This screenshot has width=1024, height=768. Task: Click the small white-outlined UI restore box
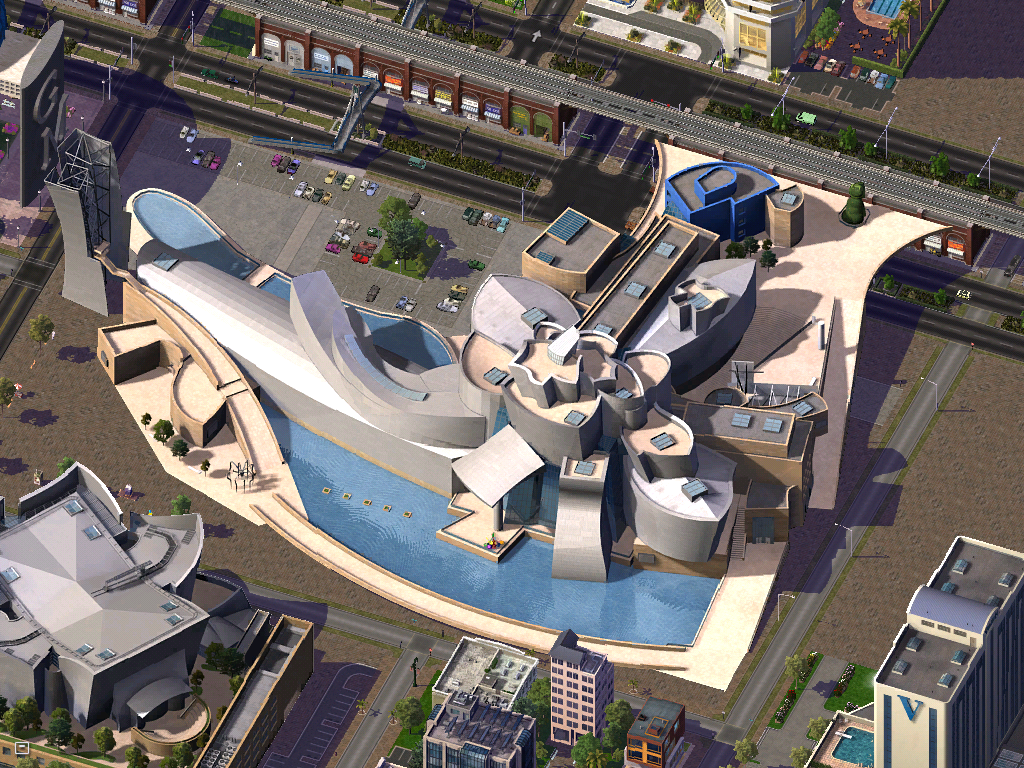21,747
